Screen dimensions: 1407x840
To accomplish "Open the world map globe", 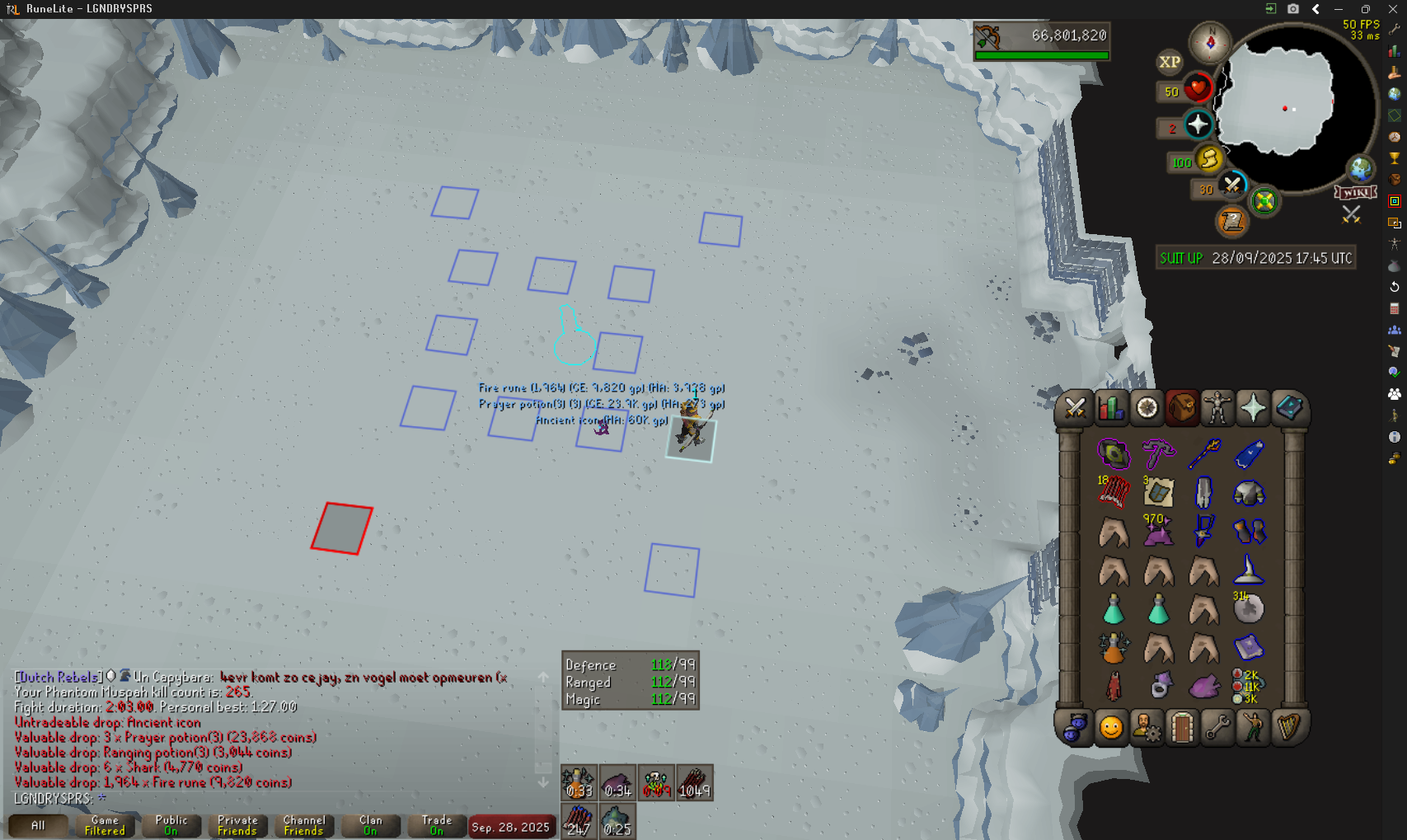I will coord(1360,169).
